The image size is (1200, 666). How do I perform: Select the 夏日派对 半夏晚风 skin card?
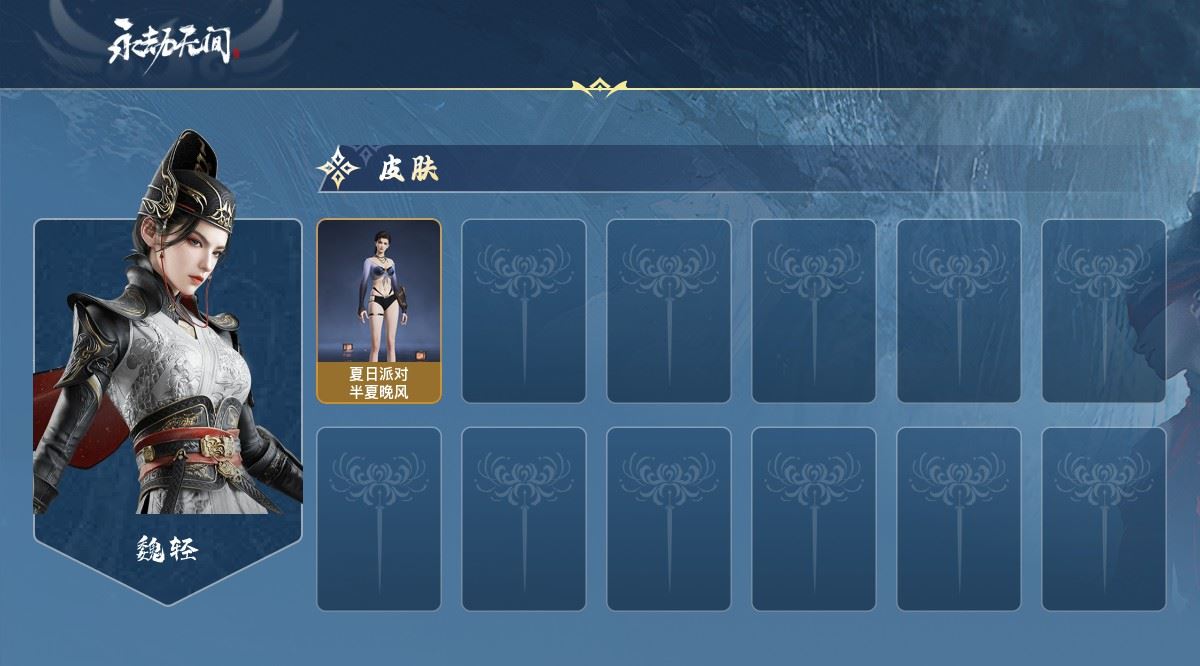(x=379, y=311)
